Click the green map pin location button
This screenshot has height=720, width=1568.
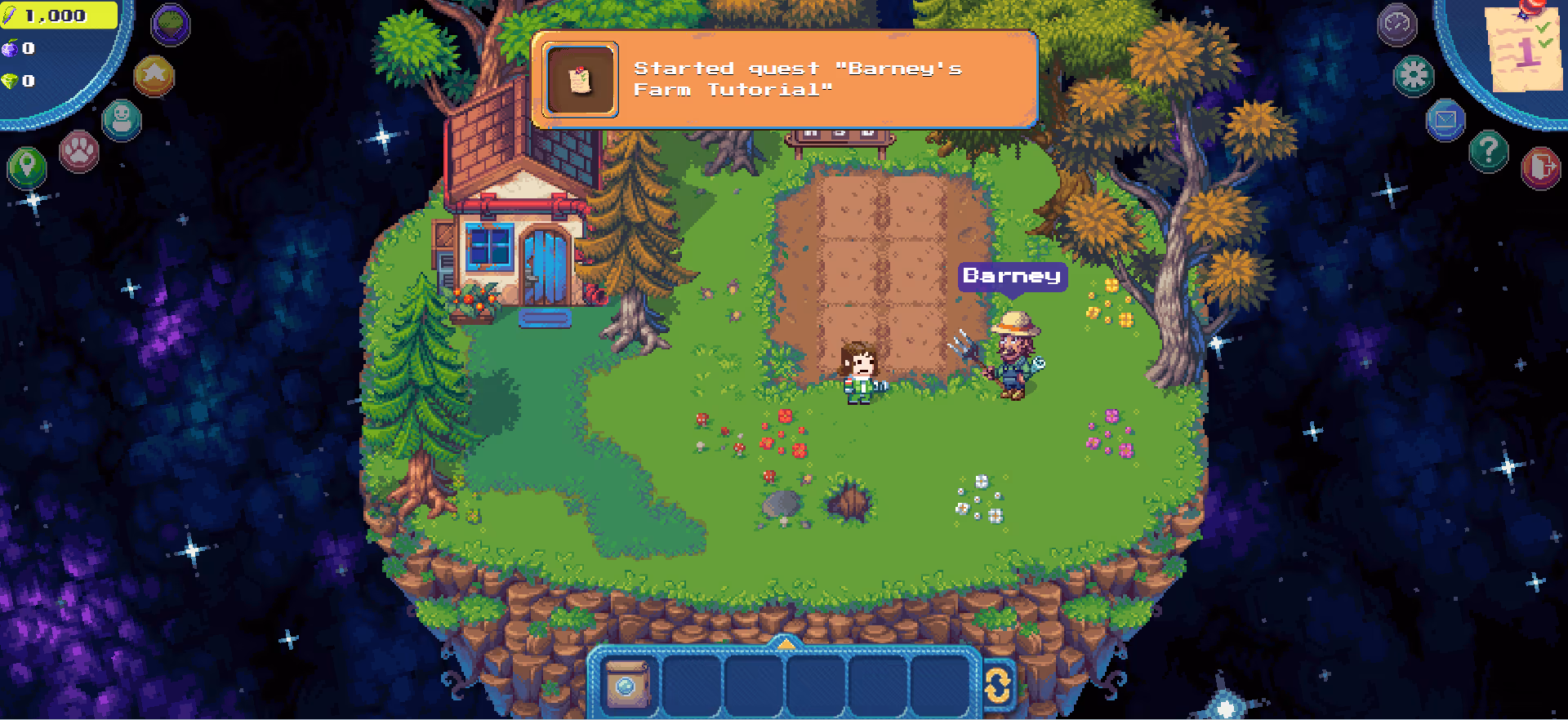pyautogui.click(x=27, y=167)
